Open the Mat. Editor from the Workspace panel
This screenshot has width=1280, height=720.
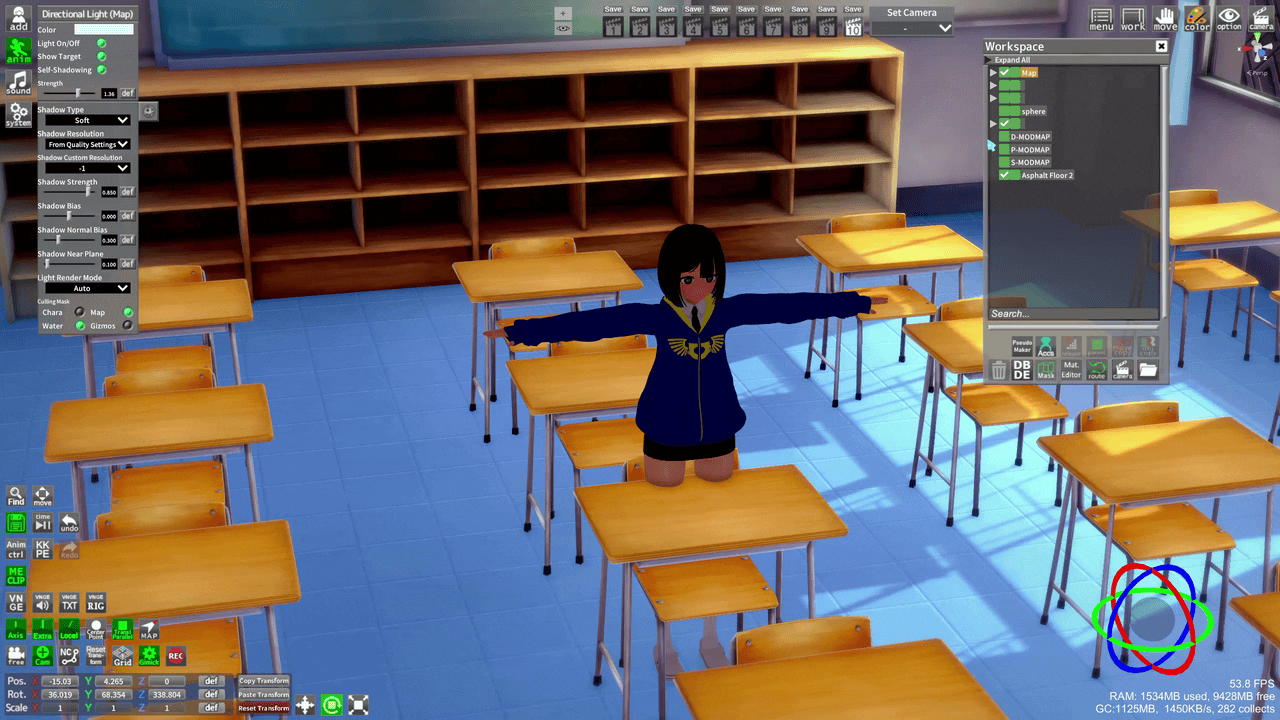pyautogui.click(x=1069, y=370)
